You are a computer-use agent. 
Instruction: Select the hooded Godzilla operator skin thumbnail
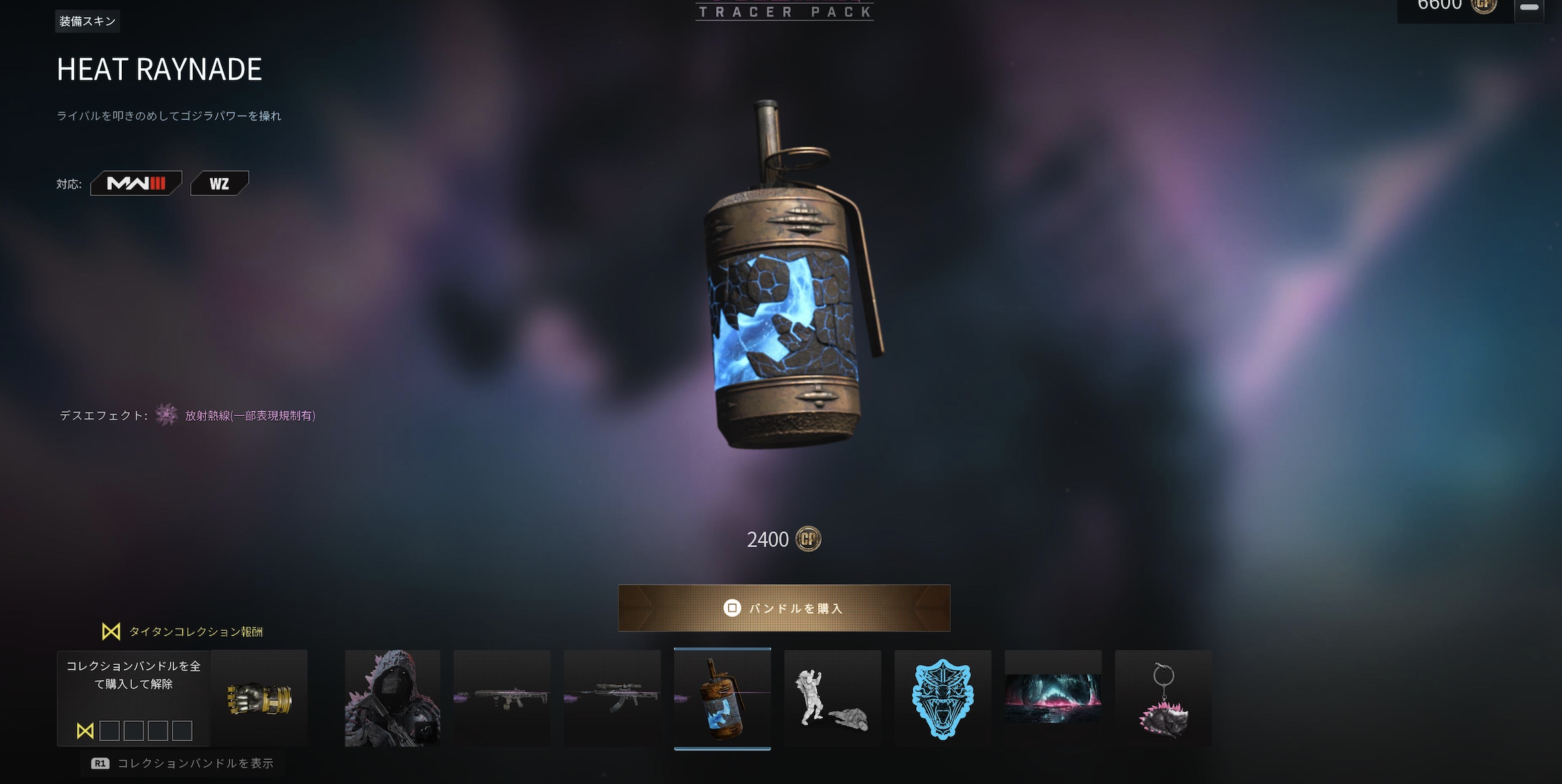coord(392,698)
